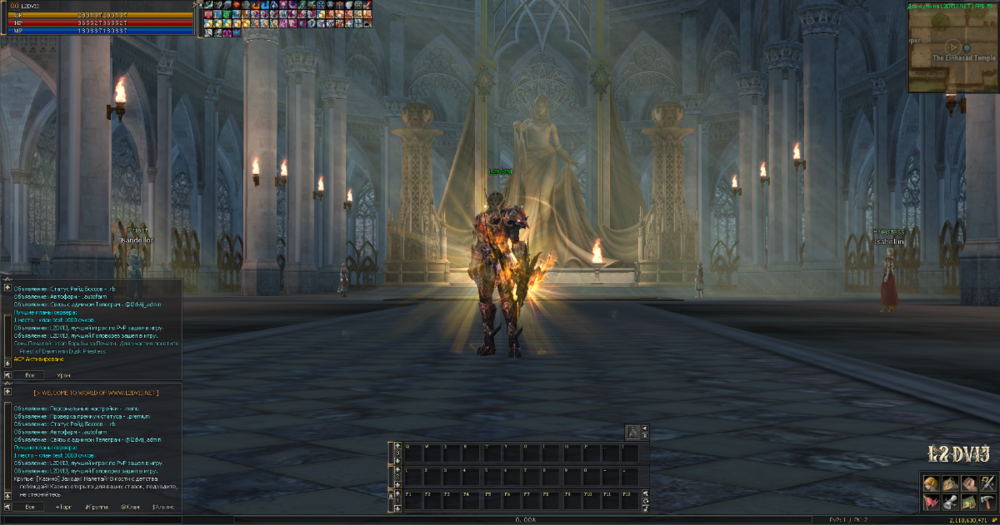Click the Lilthacad Temple minimap
The height and width of the screenshot is (525, 1000).
[x=952, y=48]
